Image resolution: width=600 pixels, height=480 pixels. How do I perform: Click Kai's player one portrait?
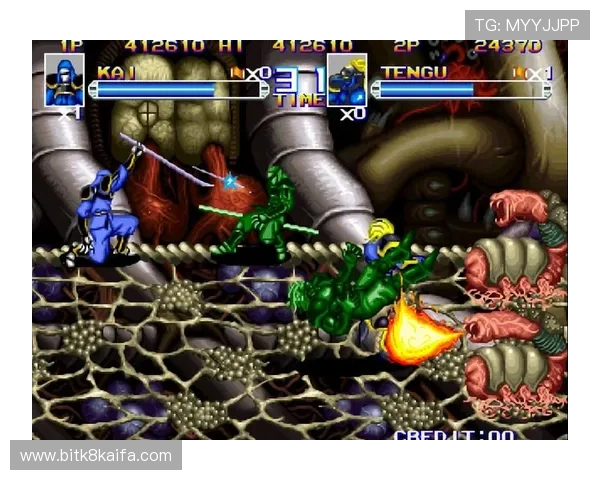pos(64,79)
